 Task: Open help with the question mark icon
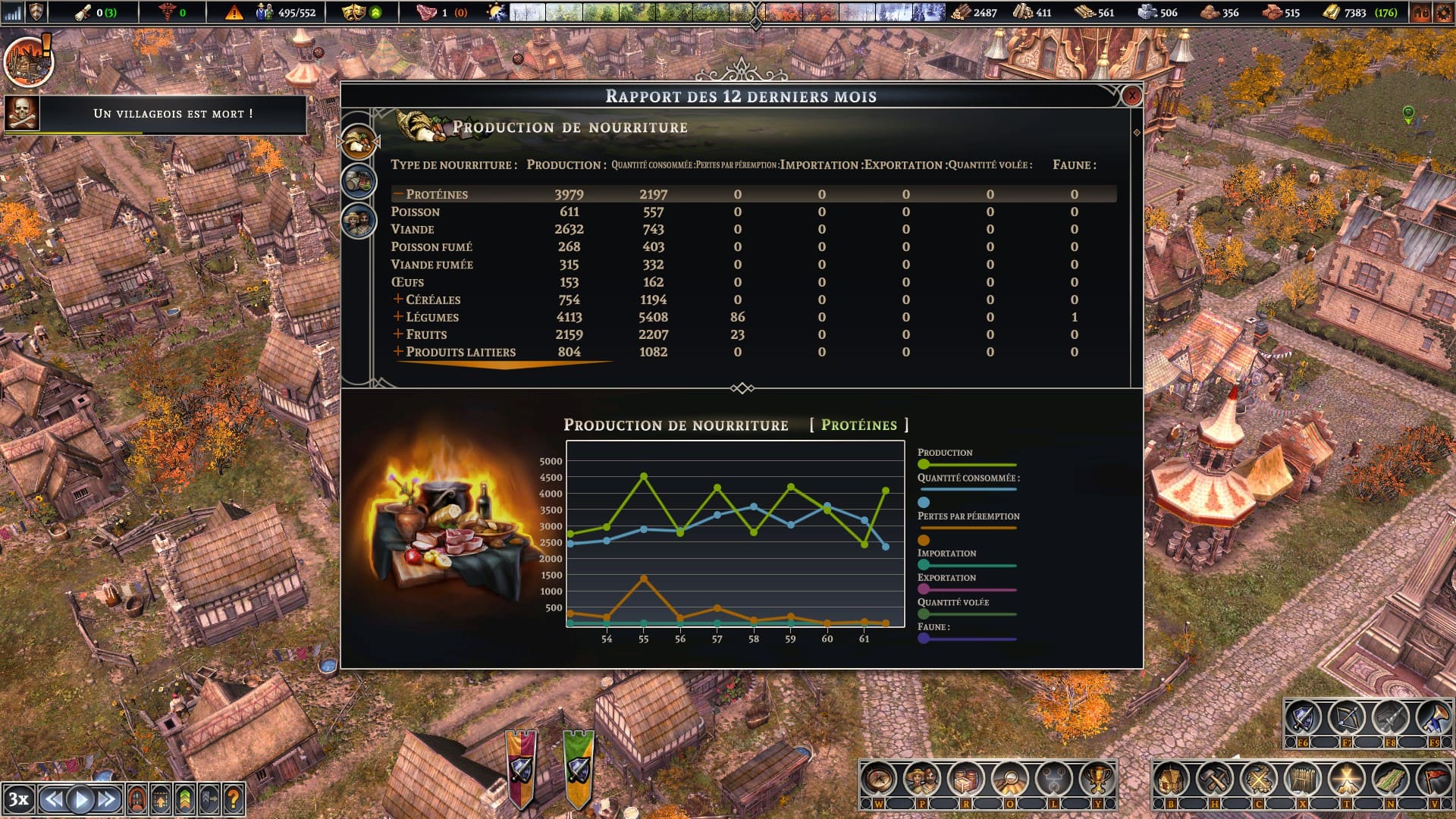click(234, 799)
